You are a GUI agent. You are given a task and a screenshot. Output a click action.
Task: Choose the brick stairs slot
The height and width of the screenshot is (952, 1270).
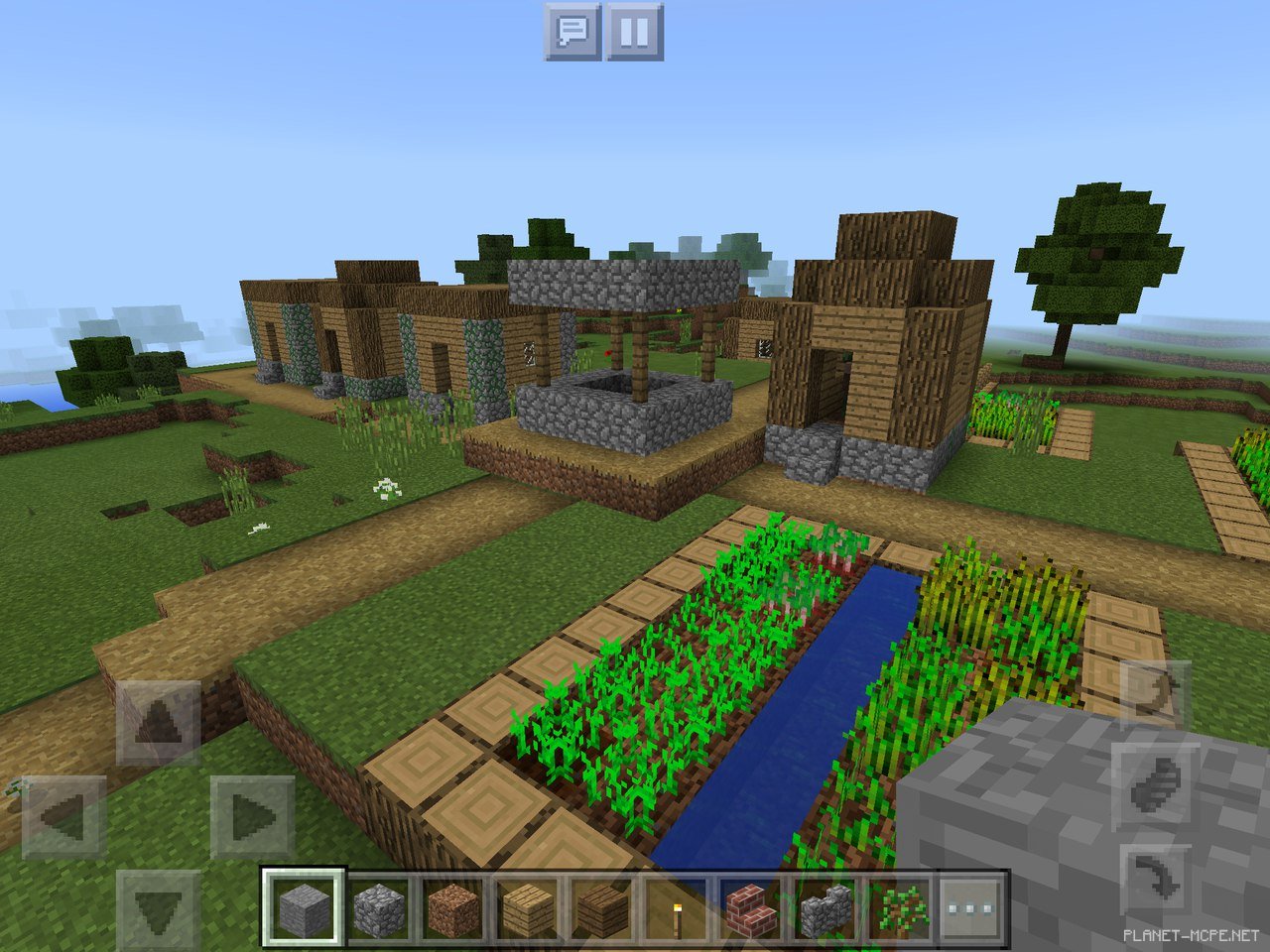click(750, 907)
